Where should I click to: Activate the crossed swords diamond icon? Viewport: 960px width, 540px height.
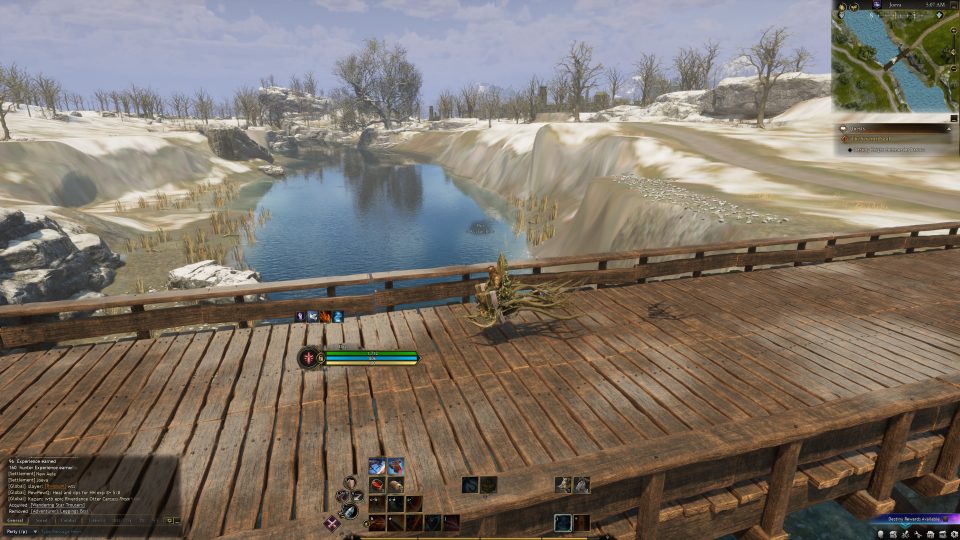click(x=331, y=522)
